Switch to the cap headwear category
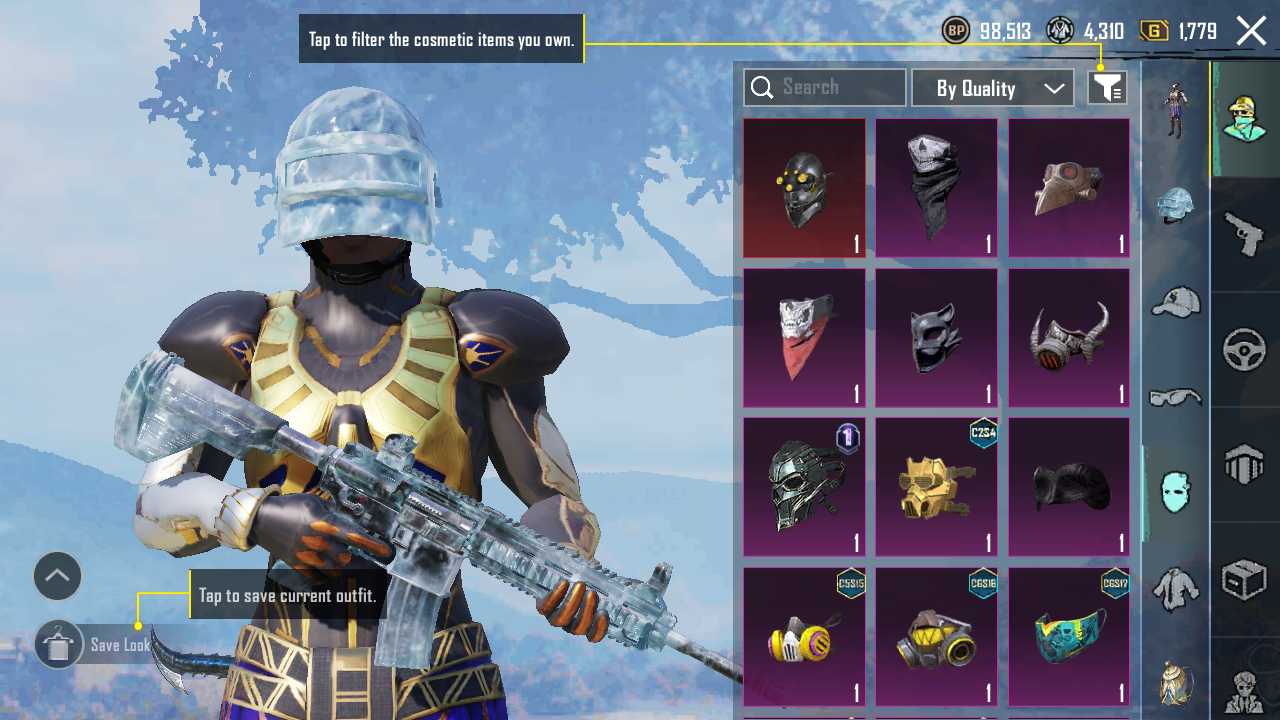1280x720 pixels. 1175,301
